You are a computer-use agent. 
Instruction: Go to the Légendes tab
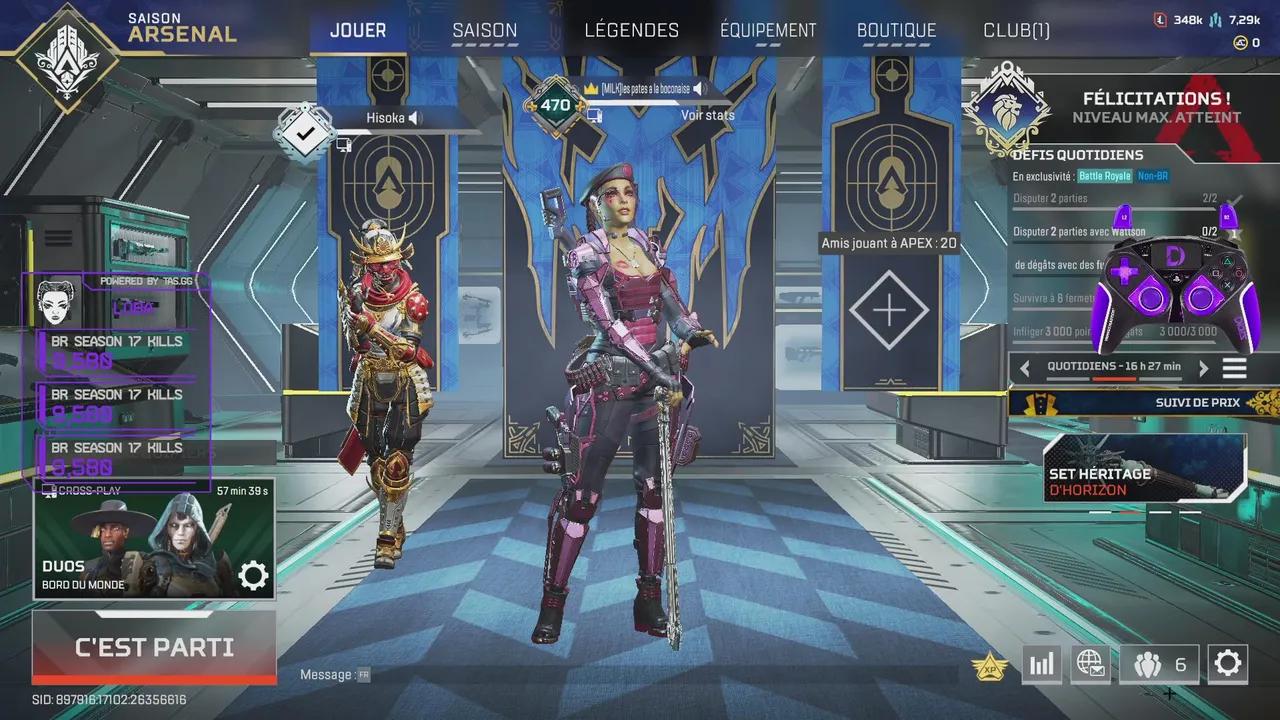click(x=631, y=31)
